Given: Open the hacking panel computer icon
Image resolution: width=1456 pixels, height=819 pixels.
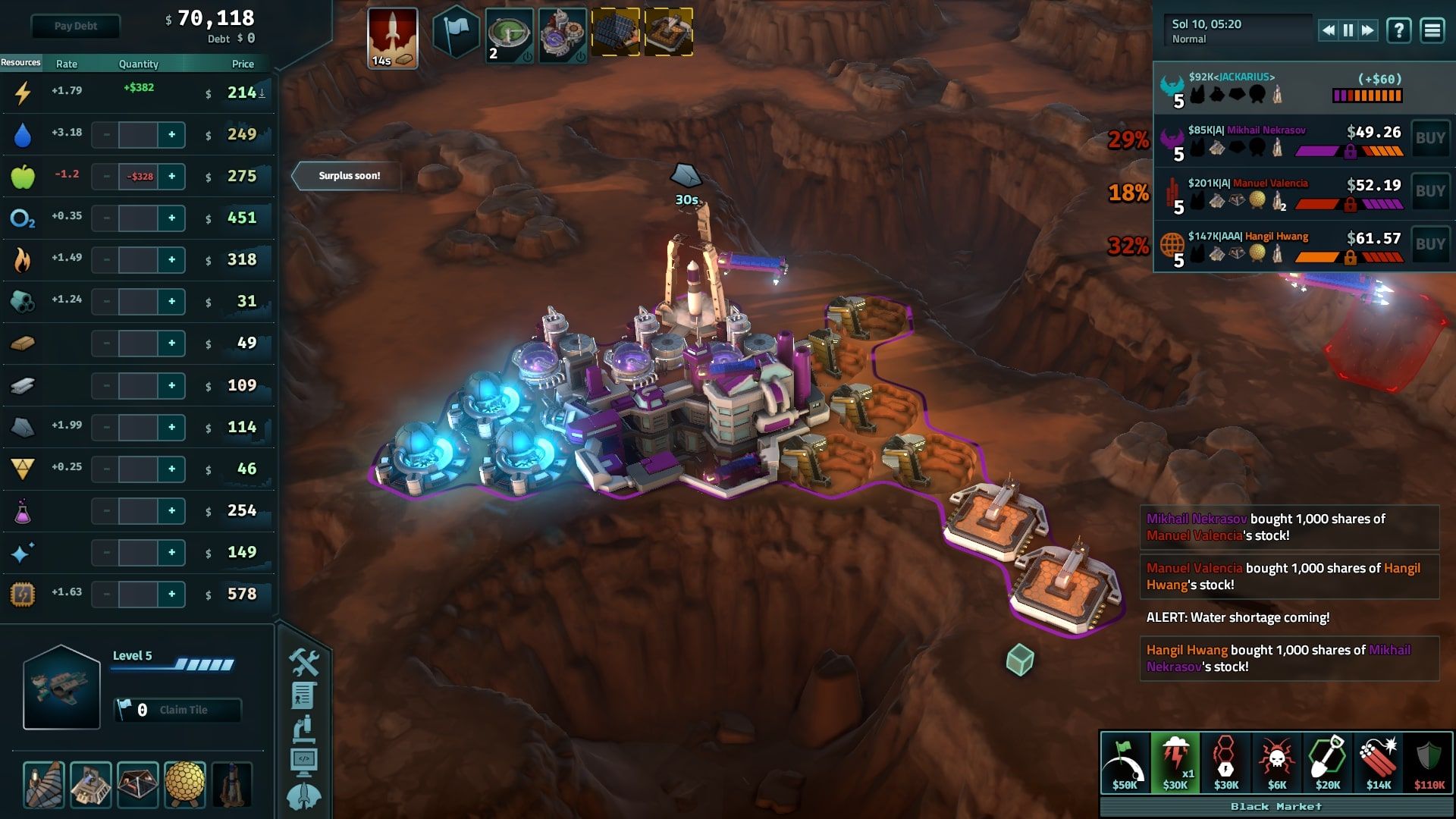Looking at the screenshot, I should click(x=303, y=758).
